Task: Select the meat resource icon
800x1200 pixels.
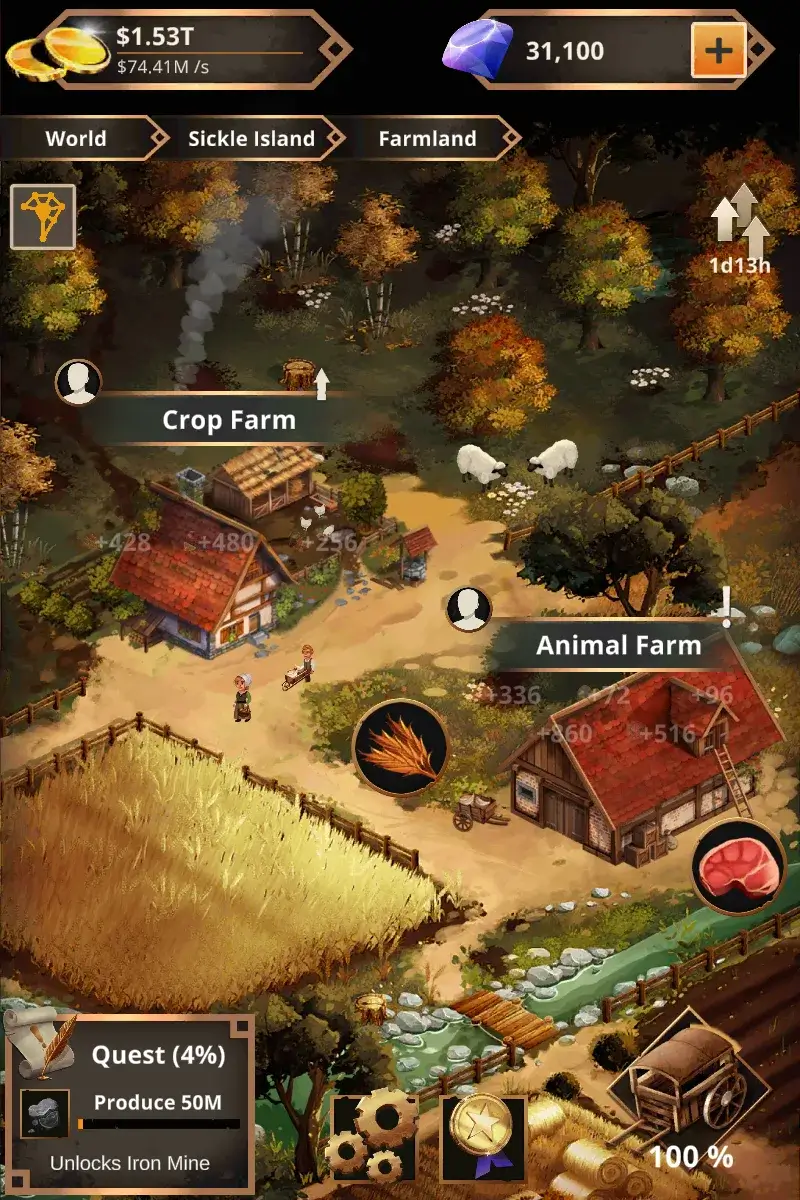Action: point(738,868)
